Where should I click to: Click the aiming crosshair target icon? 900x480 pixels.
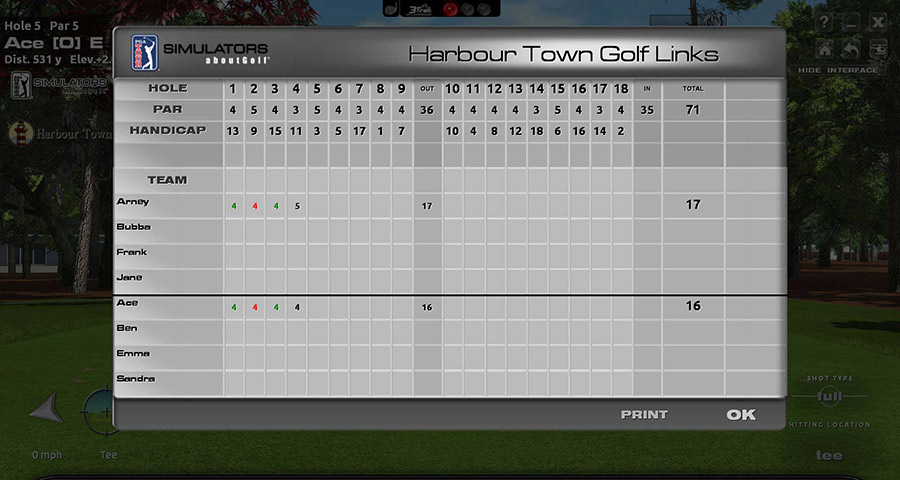97,410
